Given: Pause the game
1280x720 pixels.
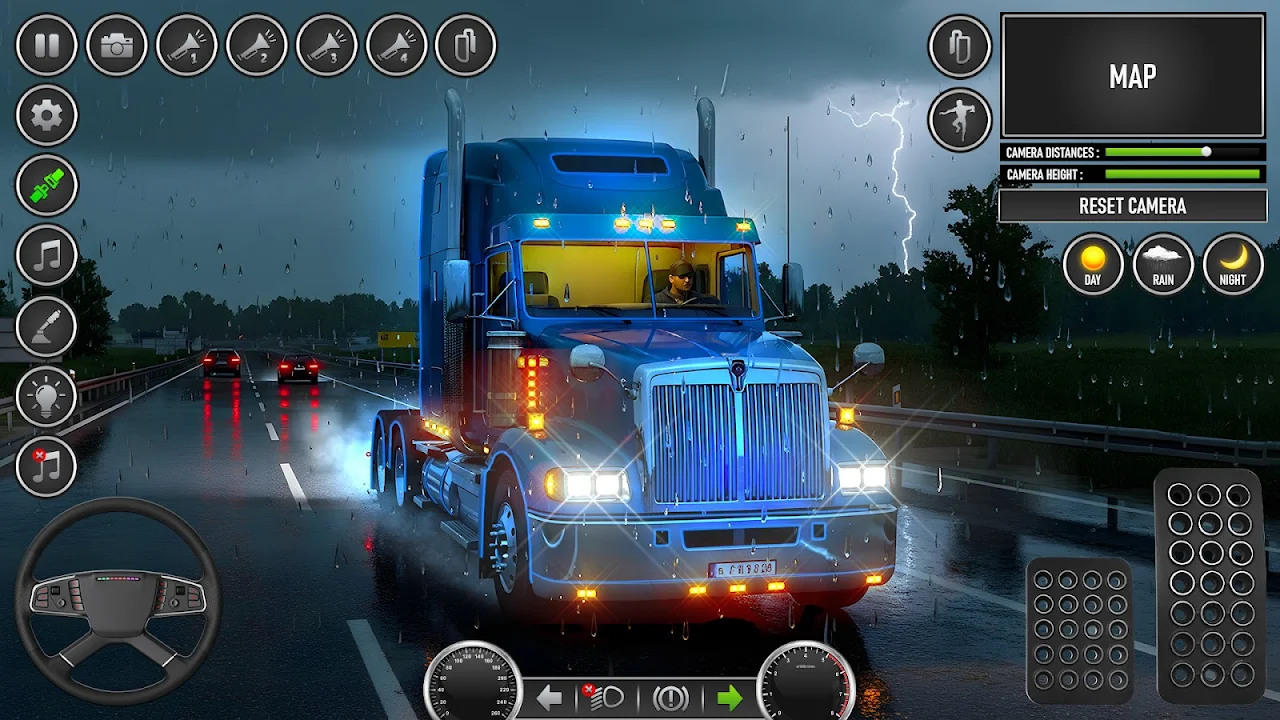Looking at the screenshot, I should pos(46,45).
